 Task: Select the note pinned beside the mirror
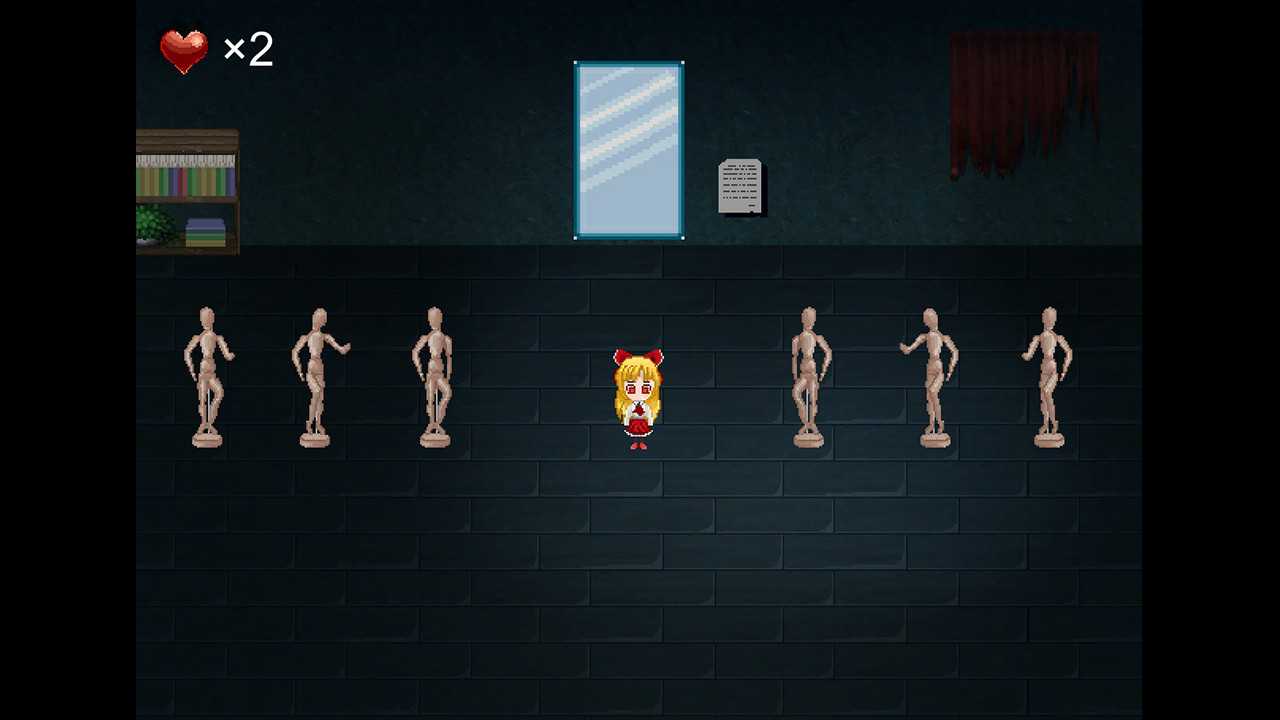pos(739,185)
